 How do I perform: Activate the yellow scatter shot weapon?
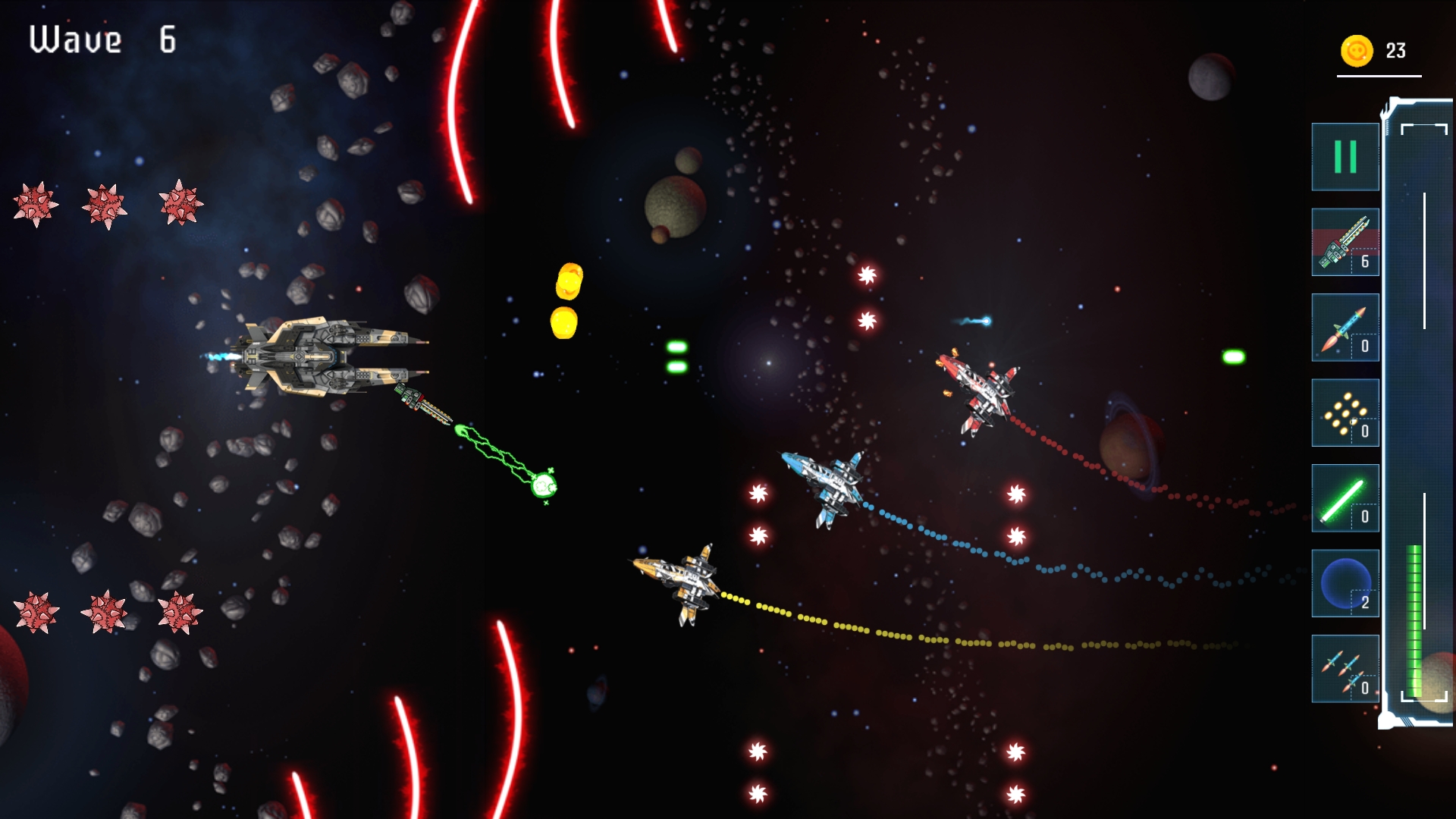coord(1345,413)
